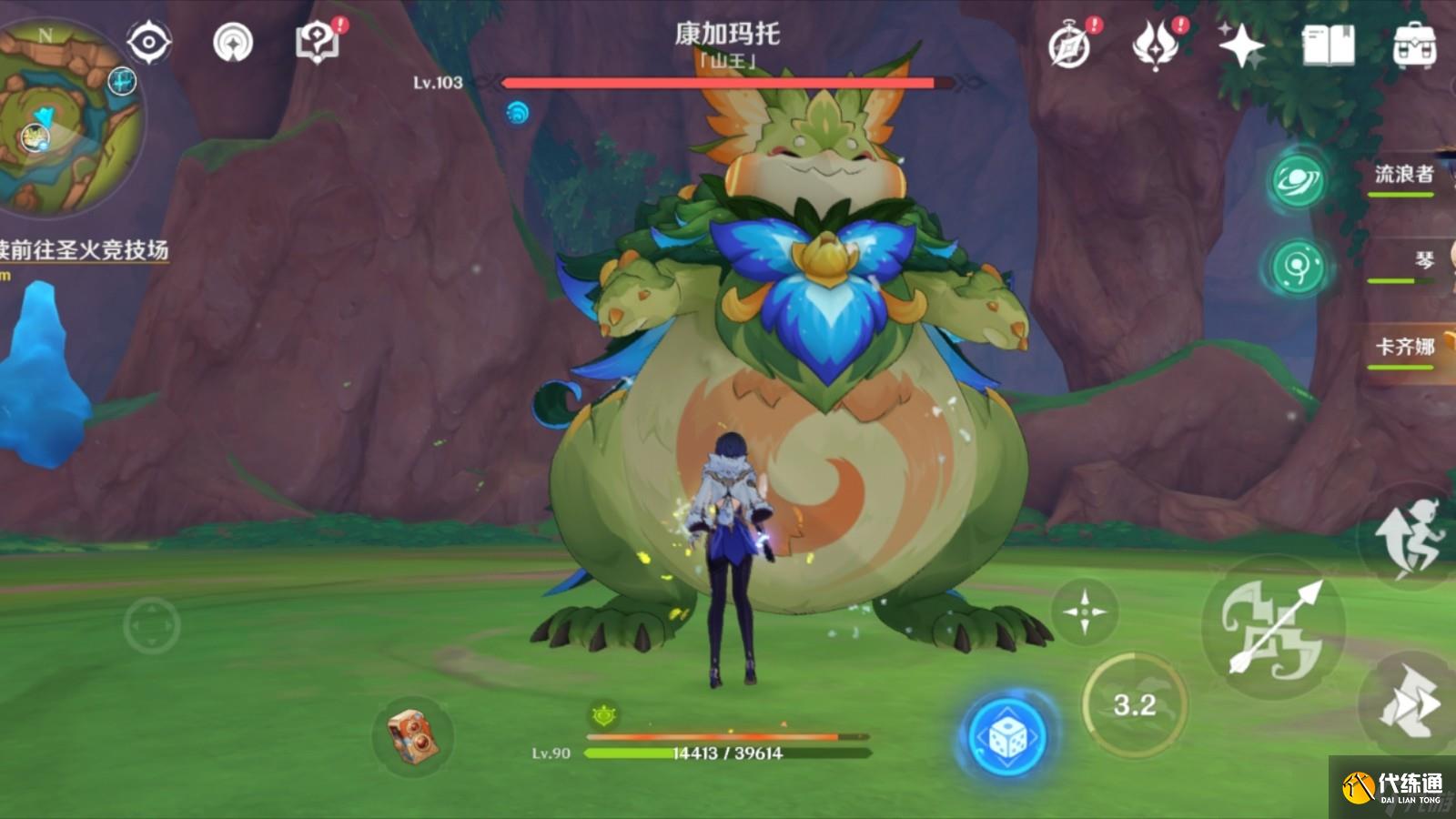Open the wish star icon
The height and width of the screenshot is (819, 1456).
click(x=1241, y=45)
